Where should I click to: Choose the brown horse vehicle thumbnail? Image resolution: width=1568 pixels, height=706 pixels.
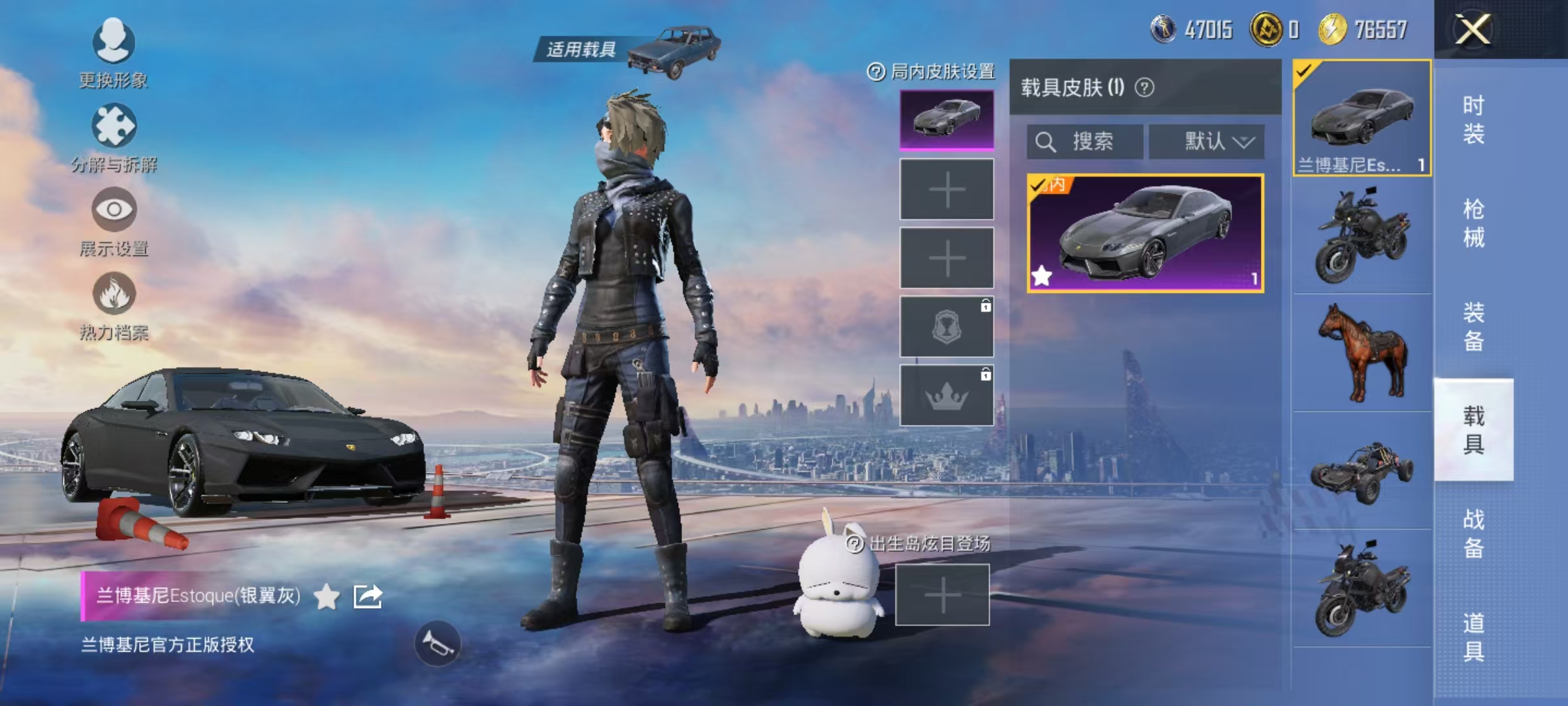pos(1362,353)
